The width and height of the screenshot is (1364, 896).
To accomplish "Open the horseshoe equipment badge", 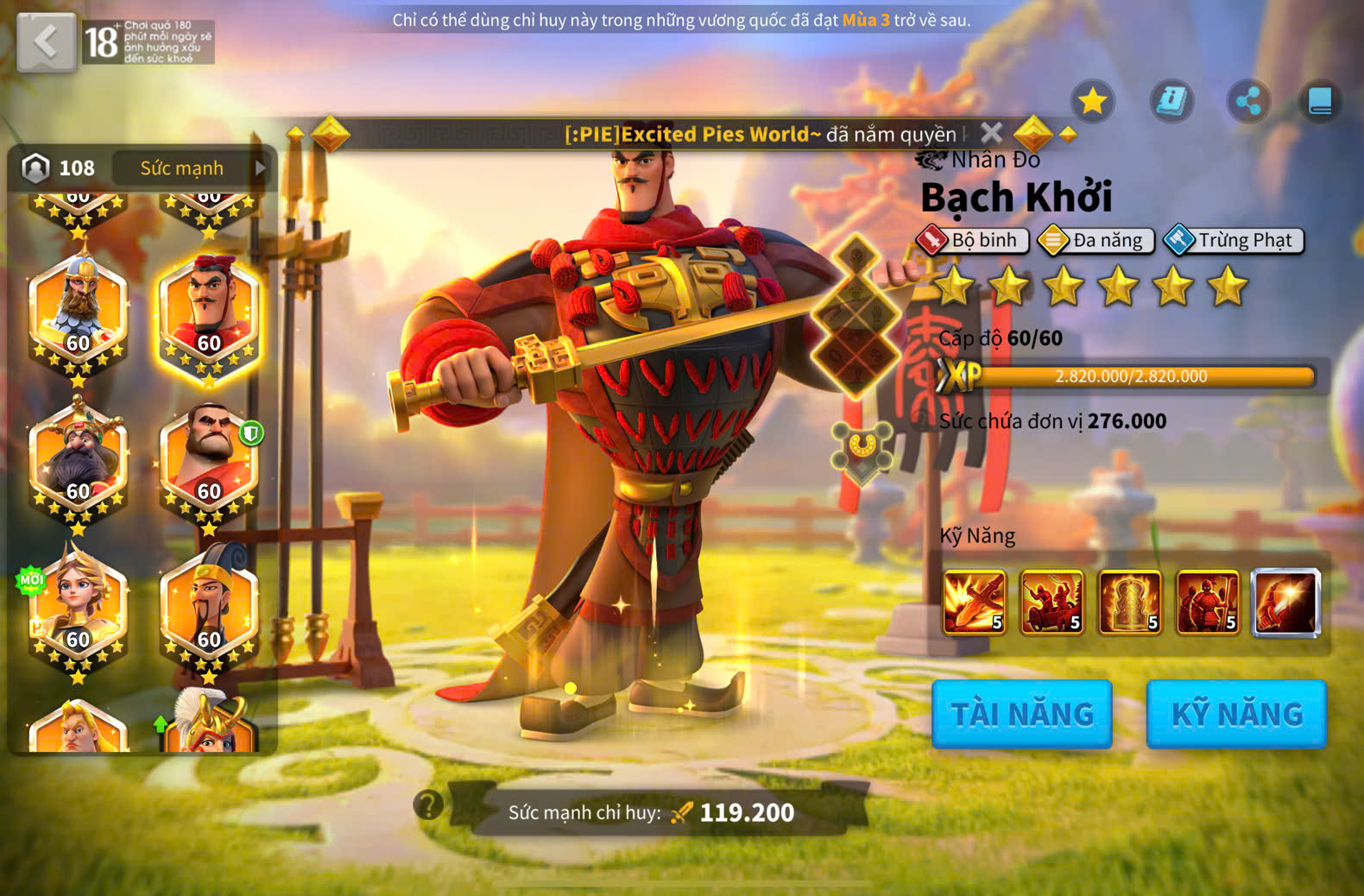I will tap(861, 449).
